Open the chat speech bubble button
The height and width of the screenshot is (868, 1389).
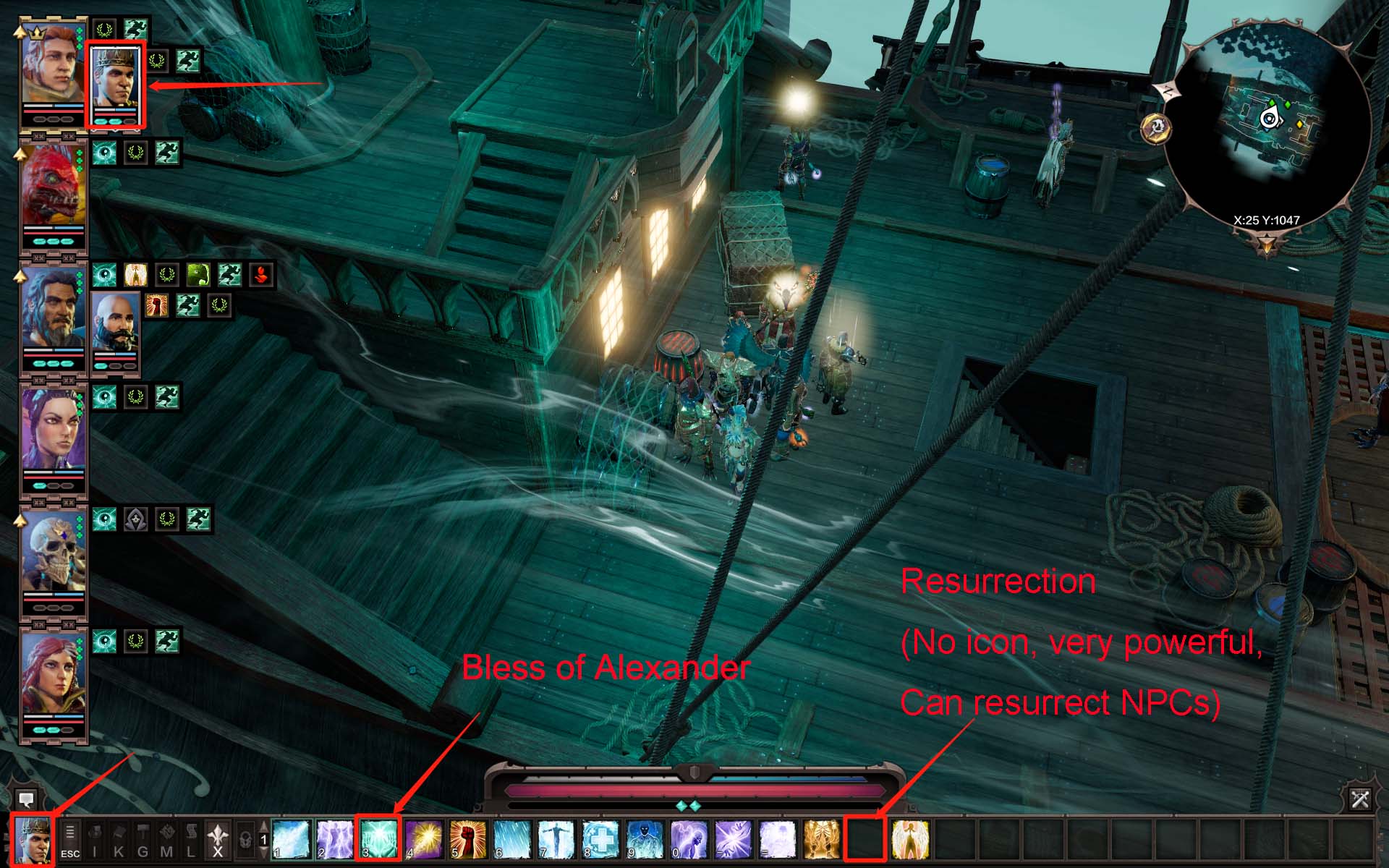[27, 799]
